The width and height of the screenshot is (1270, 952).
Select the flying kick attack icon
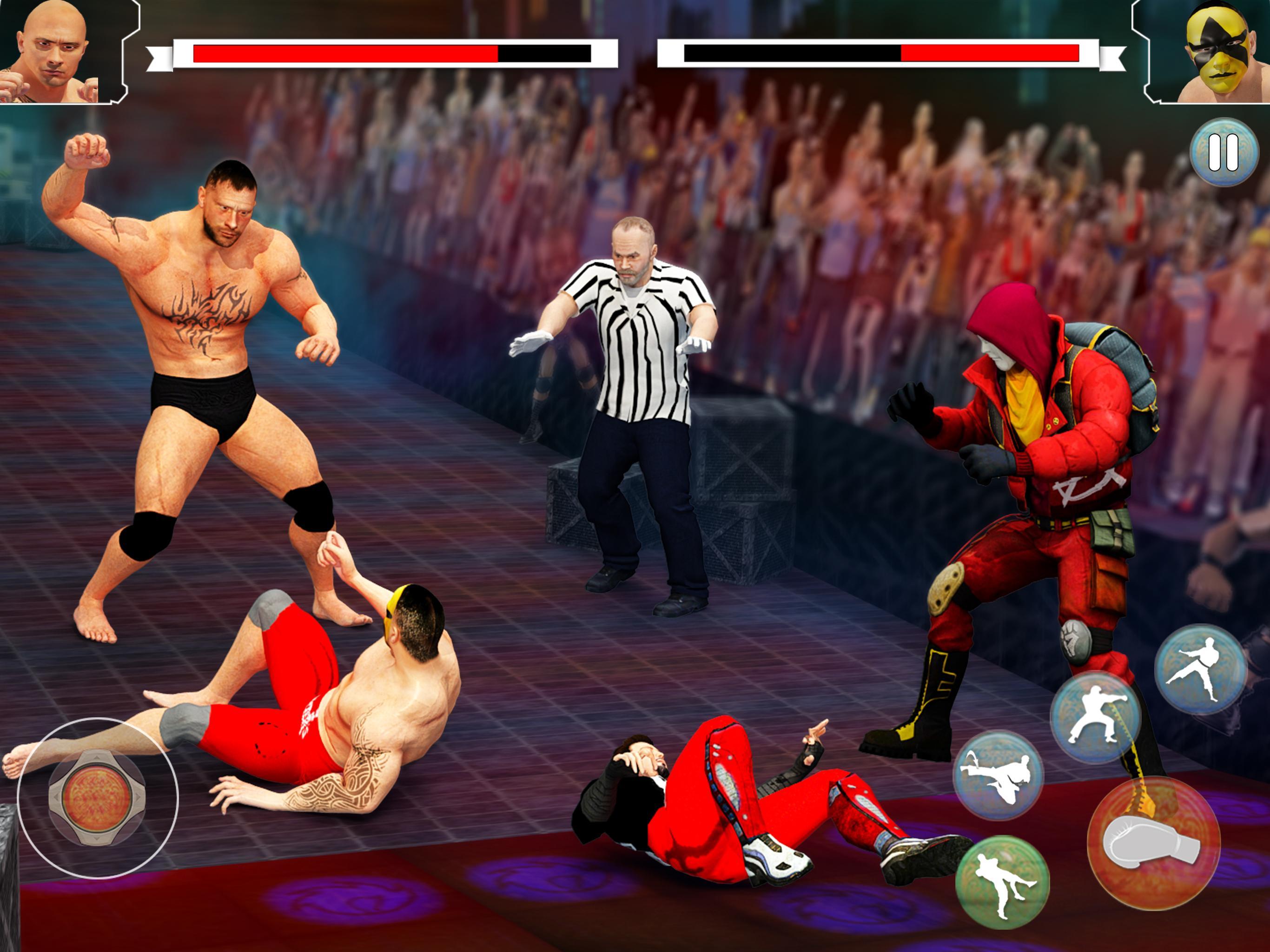[x=997, y=776]
